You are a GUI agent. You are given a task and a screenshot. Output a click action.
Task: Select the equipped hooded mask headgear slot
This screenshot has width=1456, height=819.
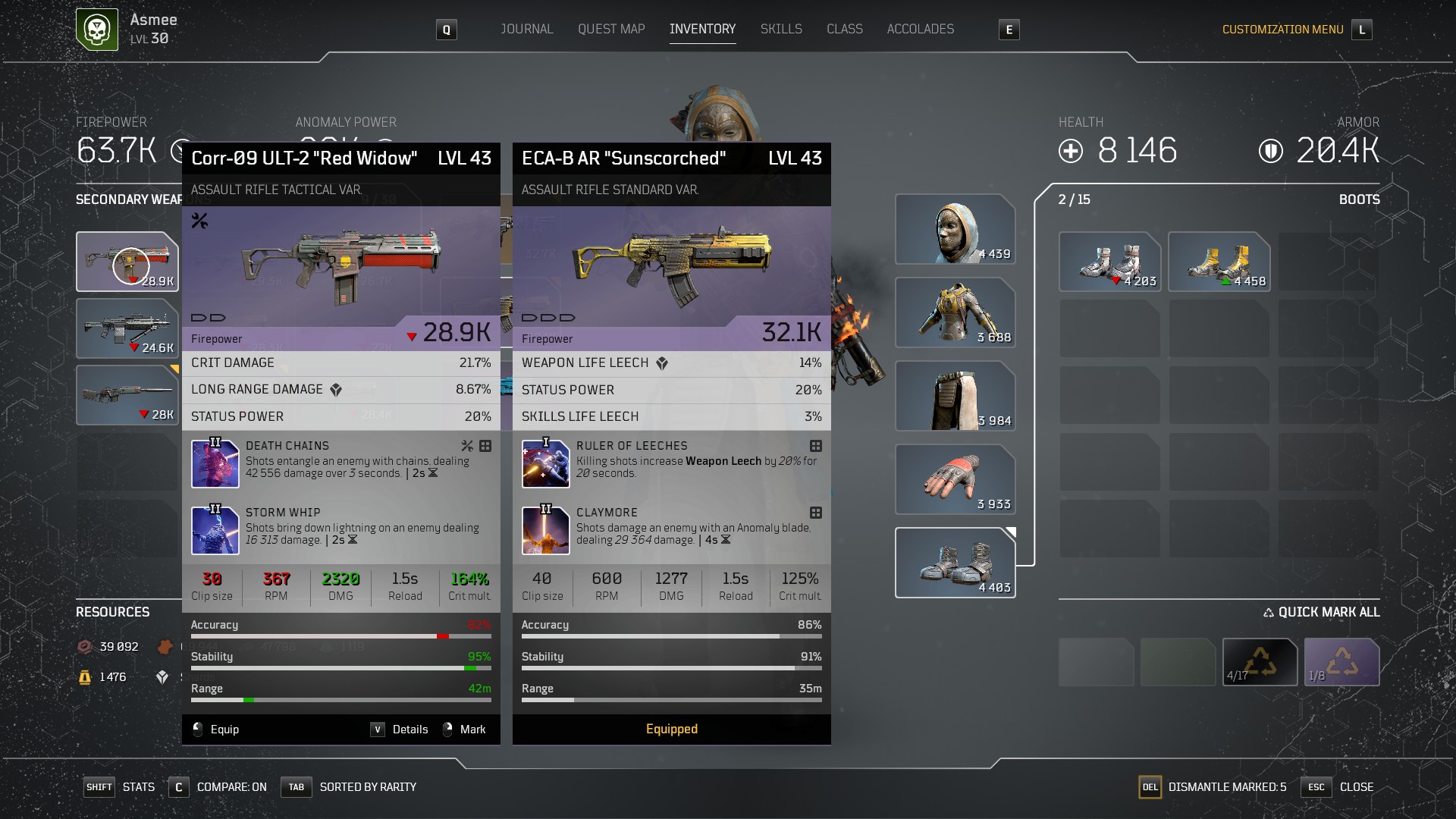click(955, 229)
